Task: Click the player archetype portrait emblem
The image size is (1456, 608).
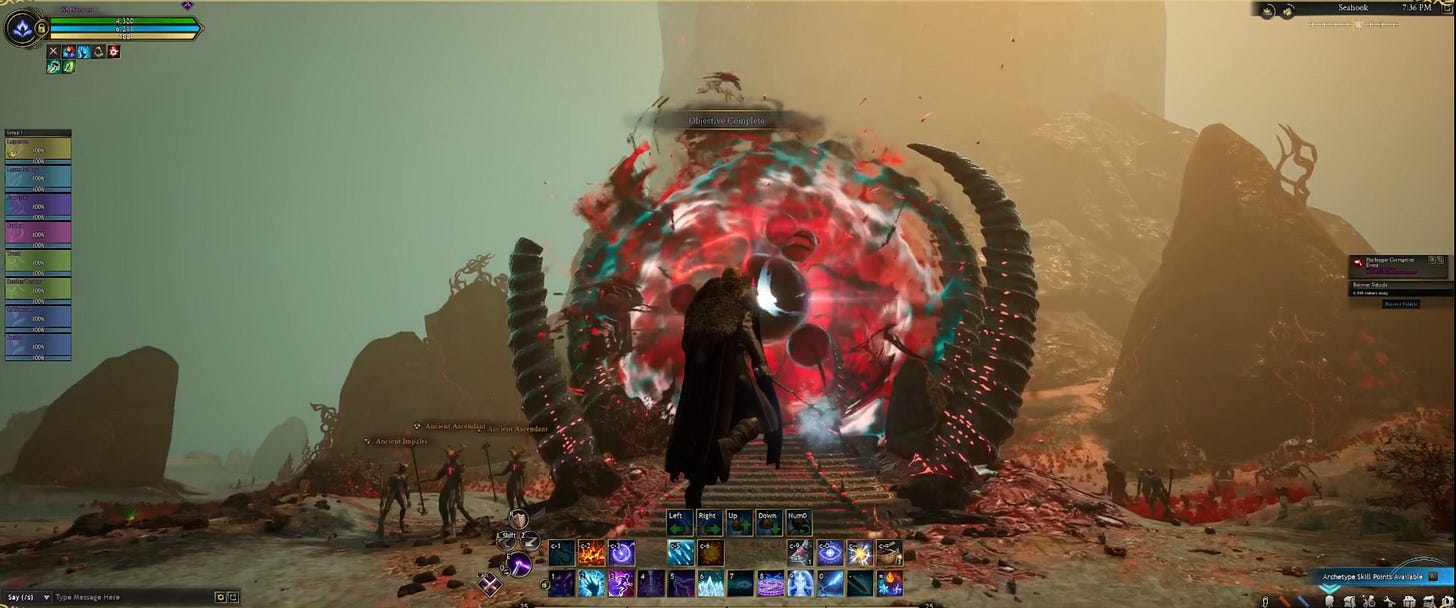Action: pyautogui.click(x=21, y=29)
